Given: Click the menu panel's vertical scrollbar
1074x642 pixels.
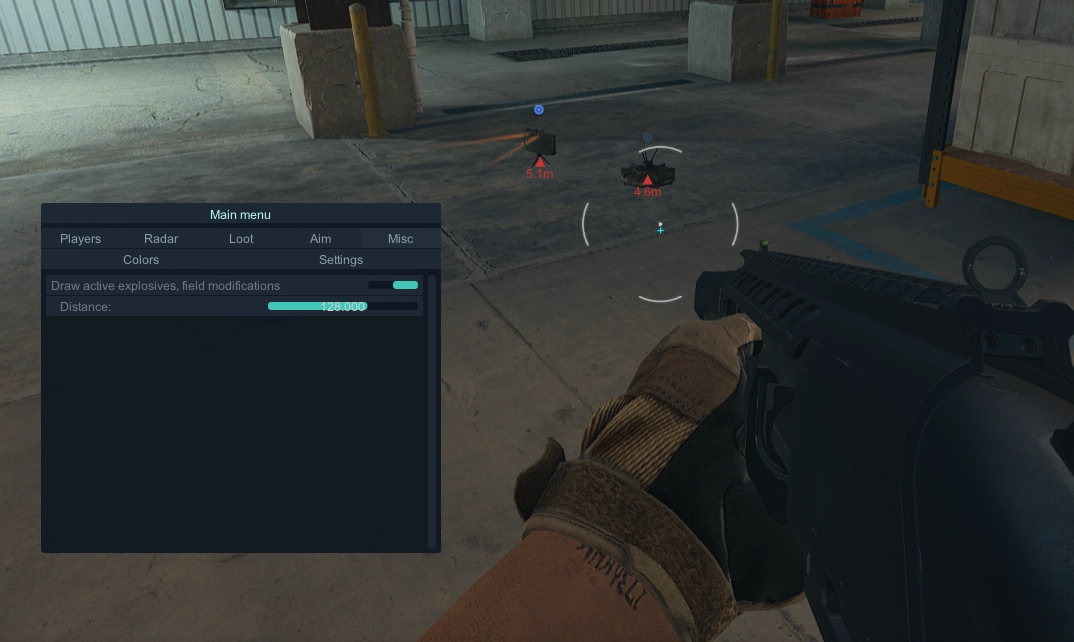Looking at the screenshot, I should click(x=432, y=410).
